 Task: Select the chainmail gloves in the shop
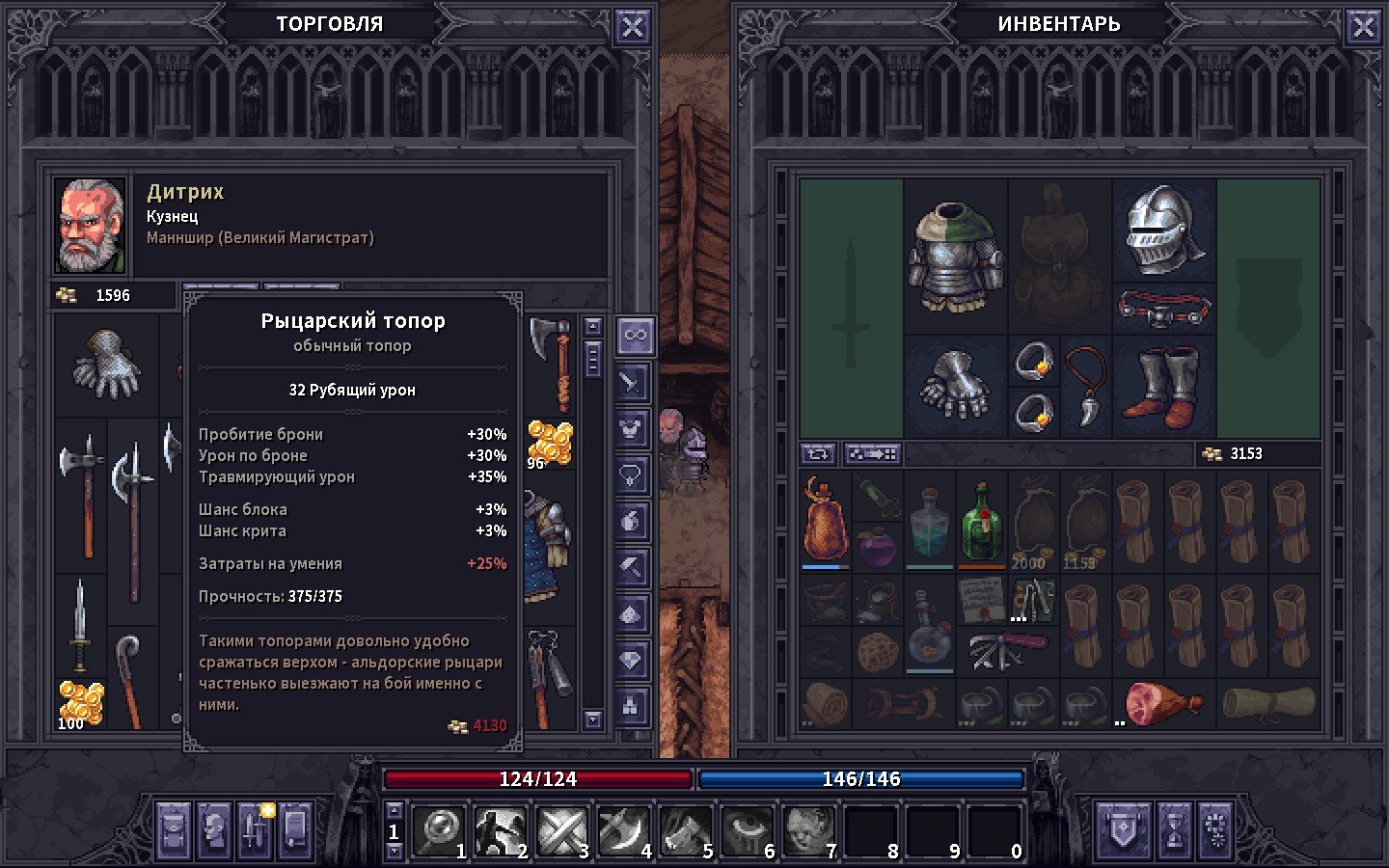pyautogui.click(x=106, y=365)
